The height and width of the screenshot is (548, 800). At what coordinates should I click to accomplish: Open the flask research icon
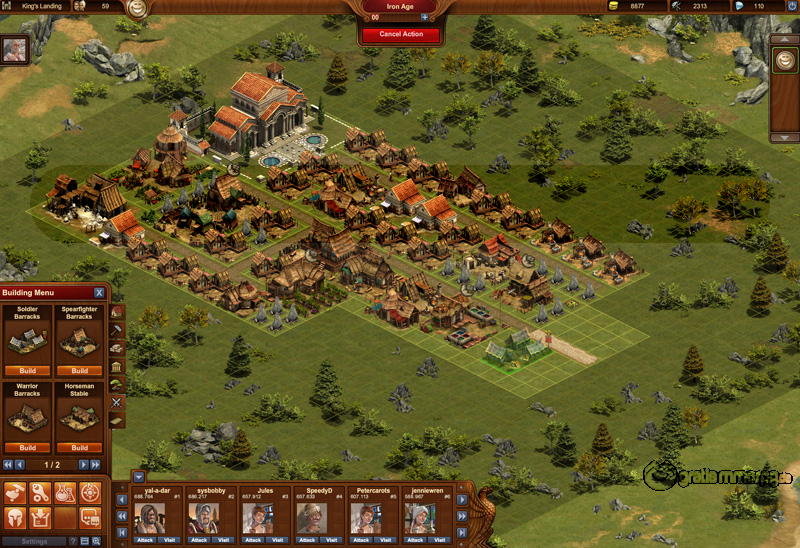pyautogui.click(x=65, y=492)
